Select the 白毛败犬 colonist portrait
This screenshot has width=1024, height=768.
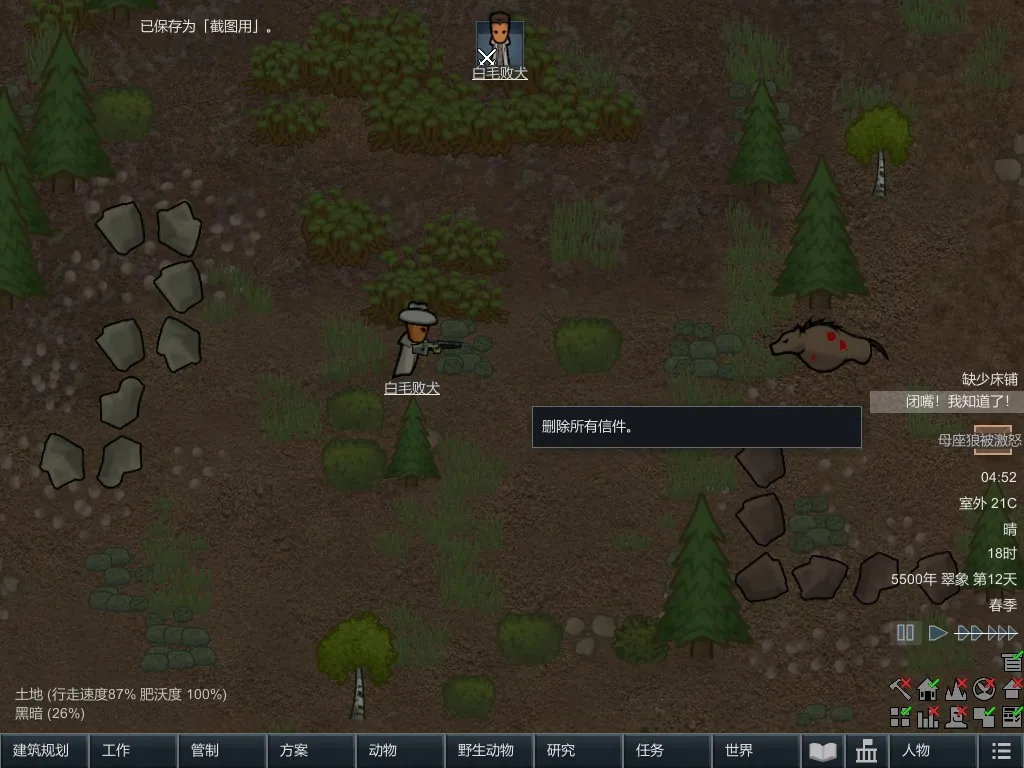pos(499,42)
